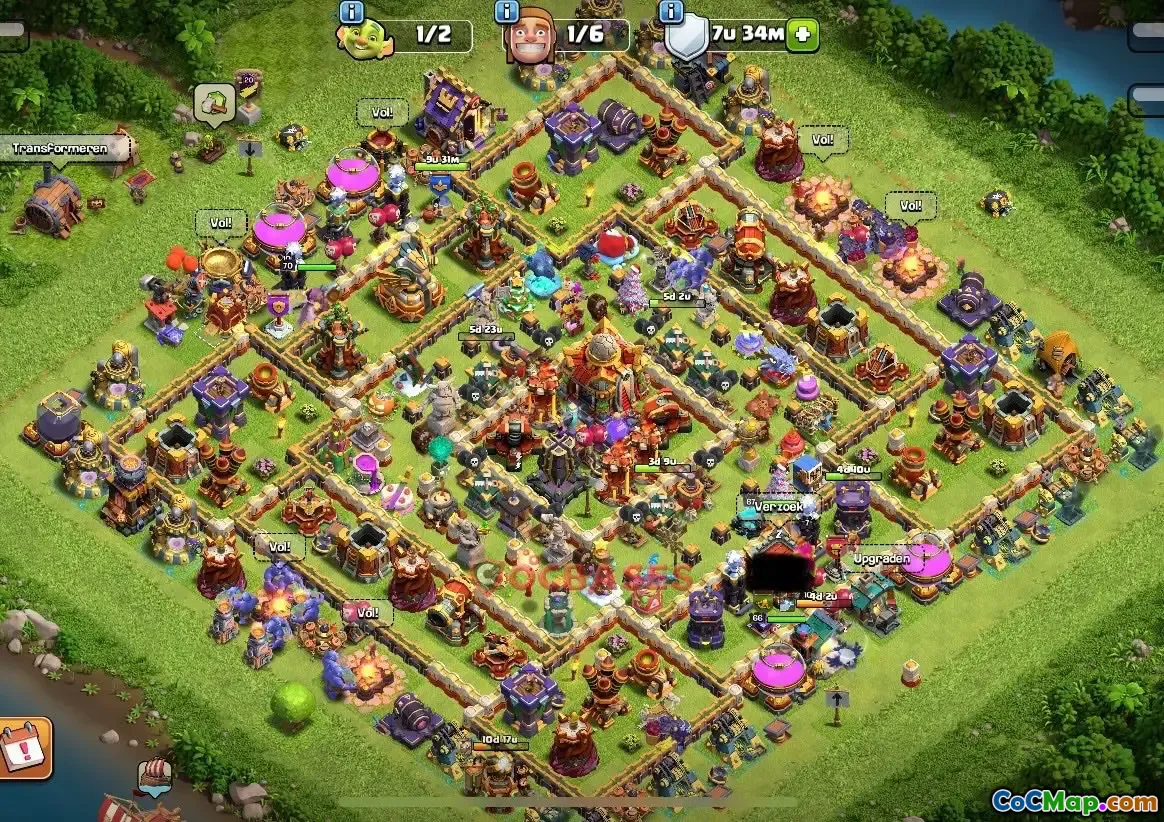
Task: Visit the CoCMap.com watermark link
Action: [1074, 801]
